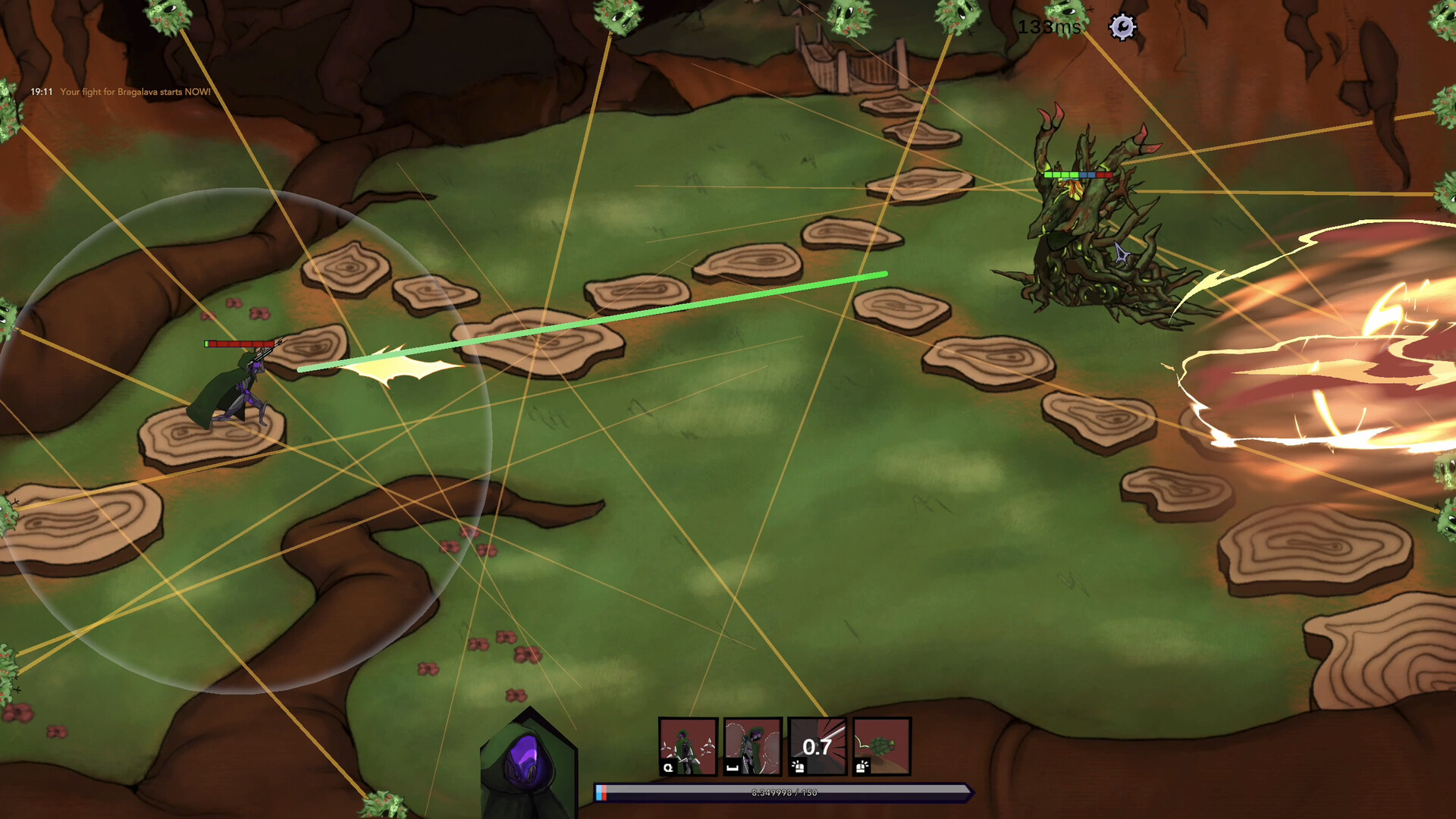This screenshot has width=1456, height=819.
Task: Click the spacebar cloak ability icon
Action: (x=752, y=747)
